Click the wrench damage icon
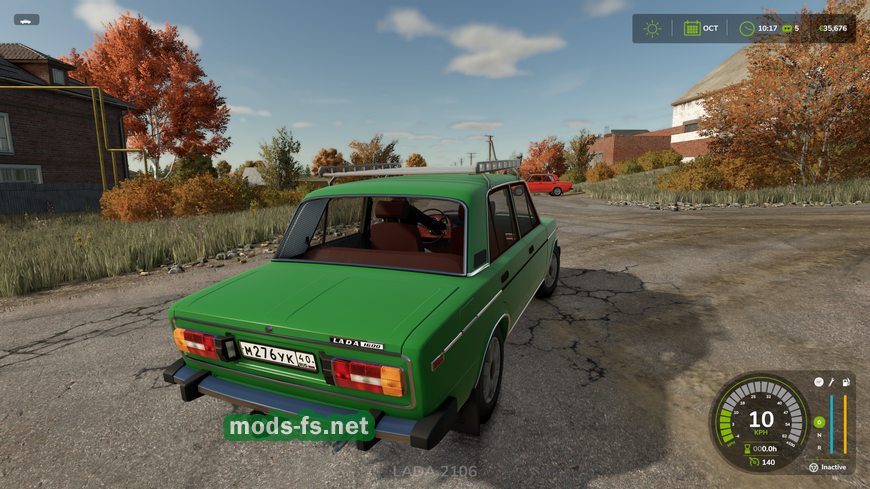 click(831, 382)
